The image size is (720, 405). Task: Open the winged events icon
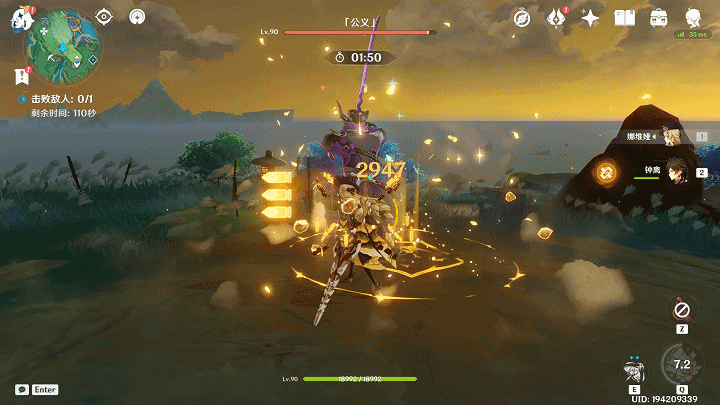(x=556, y=18)
